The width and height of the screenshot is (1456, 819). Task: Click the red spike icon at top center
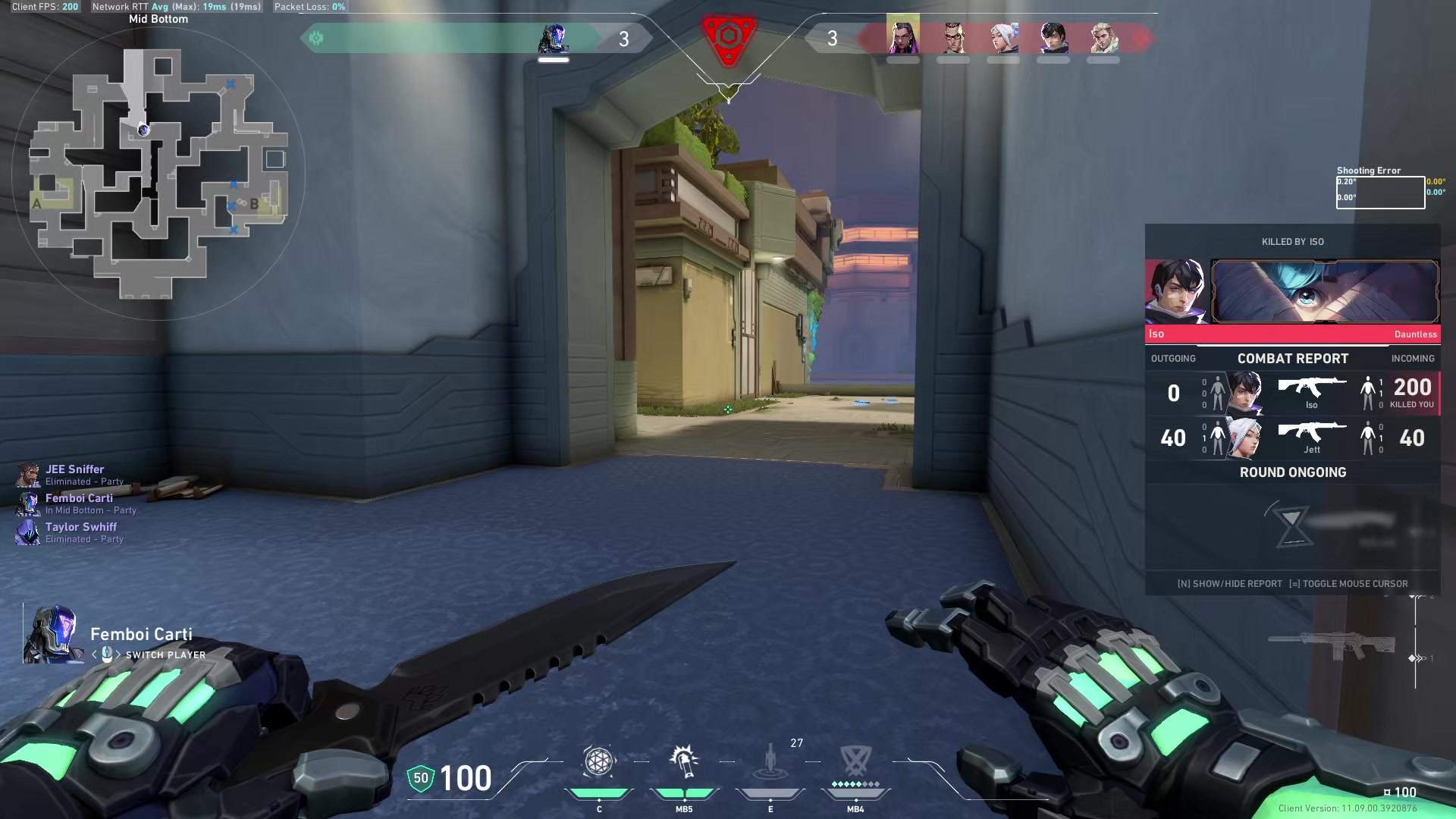pyautogui.click(x=728, y=38)
